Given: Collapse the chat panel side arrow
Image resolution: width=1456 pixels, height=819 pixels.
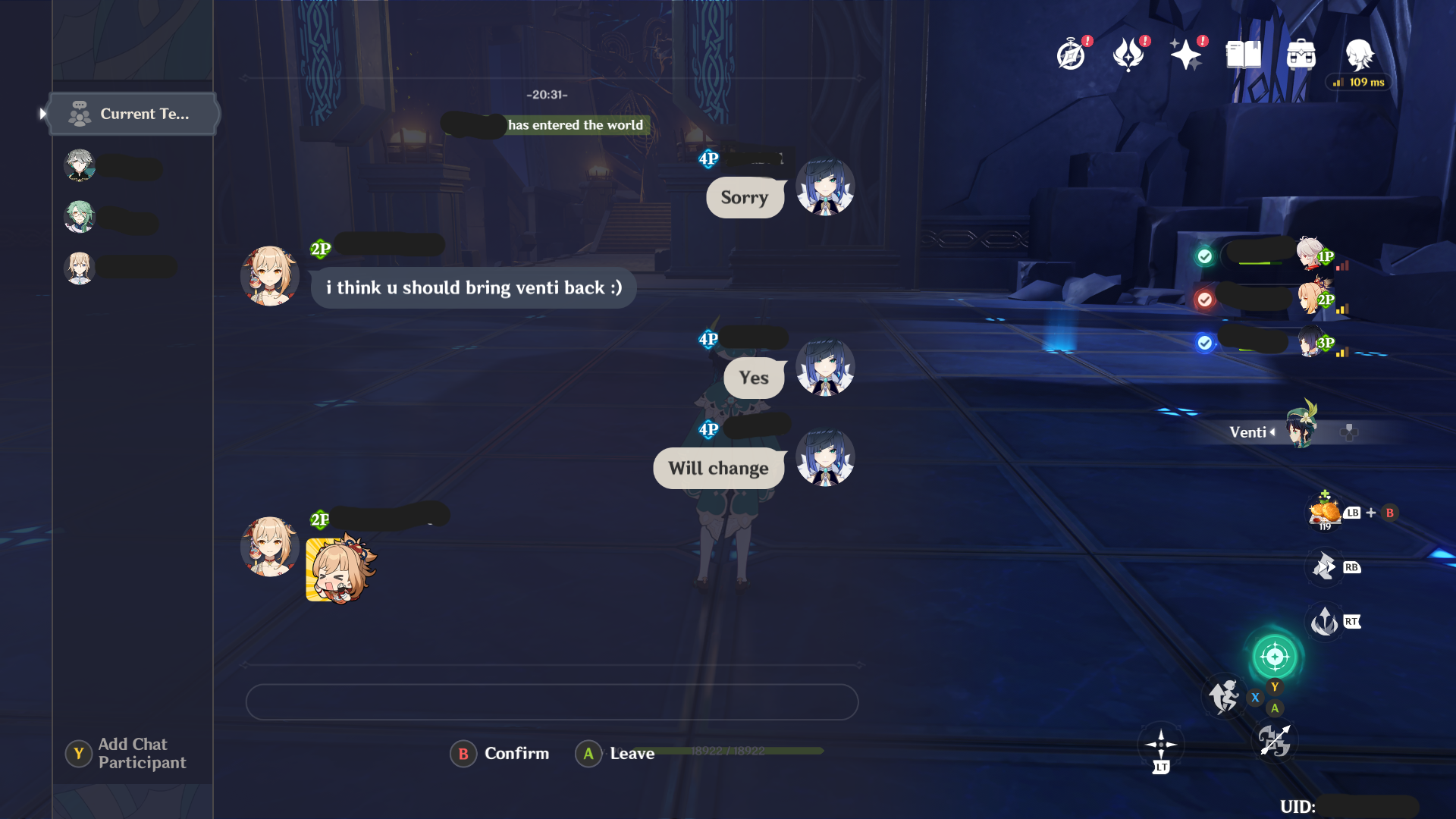Looking at the screenshot, I should tap(42, 112).
